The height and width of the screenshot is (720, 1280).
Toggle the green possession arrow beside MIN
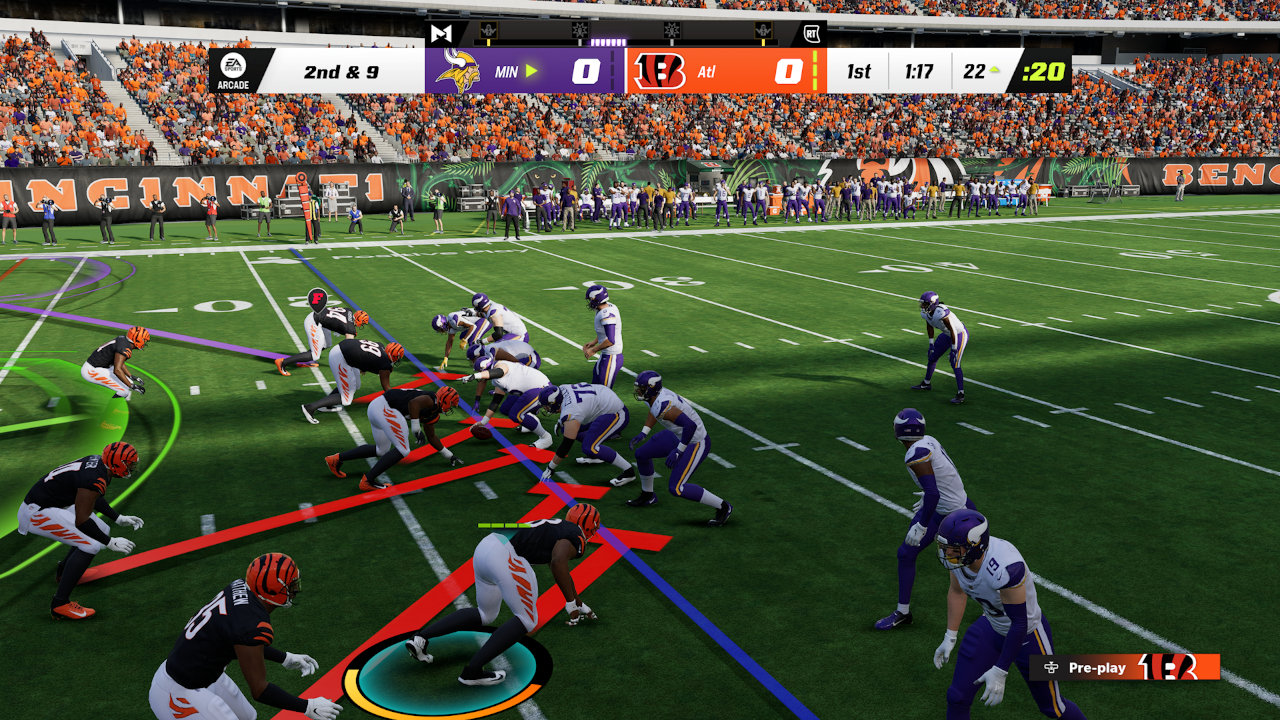point(530,69)
